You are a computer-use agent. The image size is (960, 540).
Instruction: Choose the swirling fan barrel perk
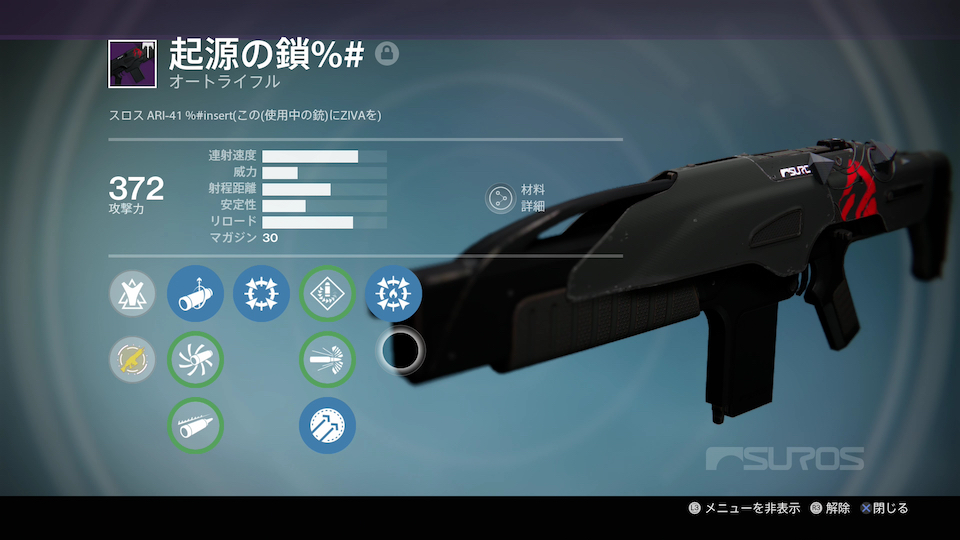pos(195,360)
